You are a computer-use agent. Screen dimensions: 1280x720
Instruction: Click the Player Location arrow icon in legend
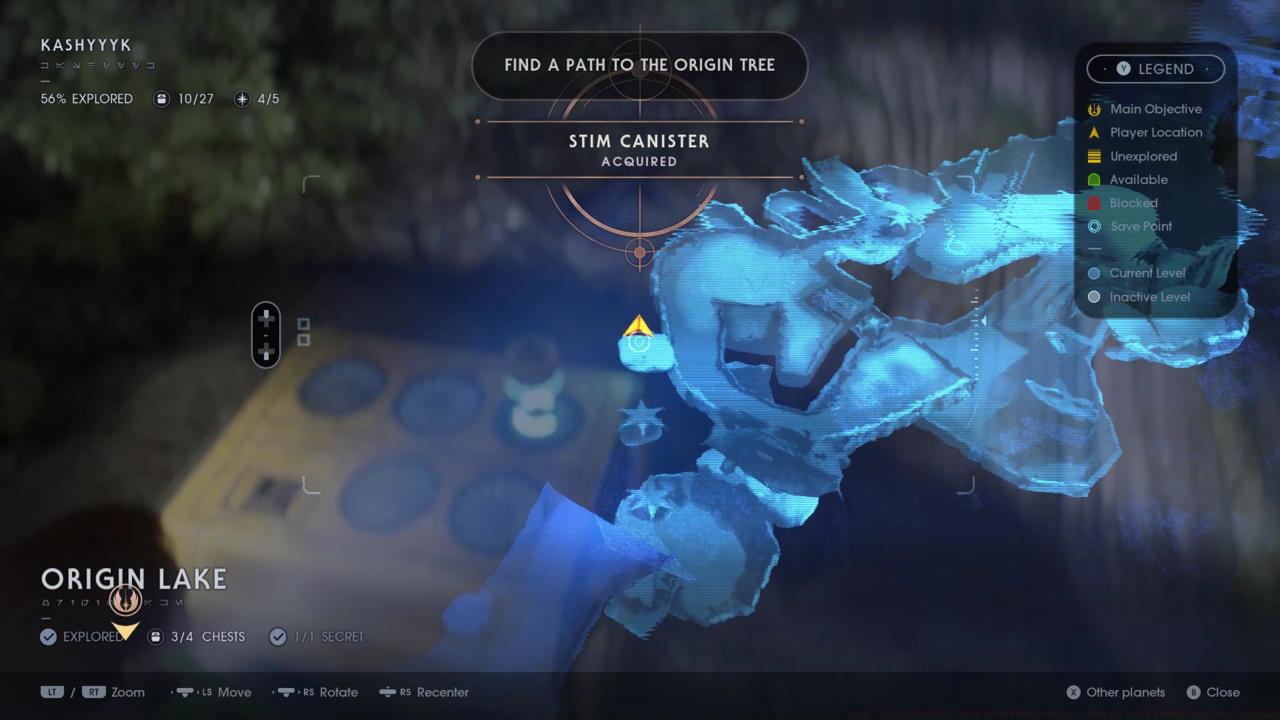pyautogui.click(x=1094, y=132)
